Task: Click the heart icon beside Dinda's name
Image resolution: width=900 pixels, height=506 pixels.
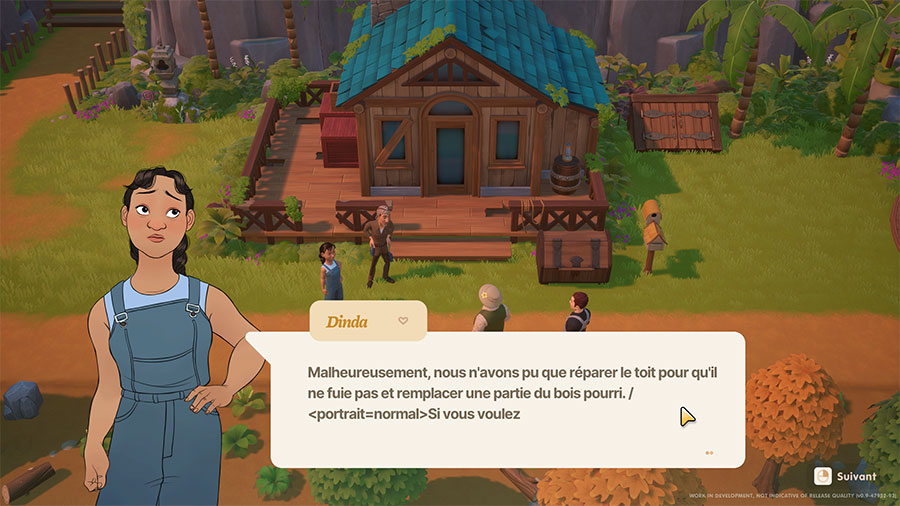Action: tap(403, 321)
